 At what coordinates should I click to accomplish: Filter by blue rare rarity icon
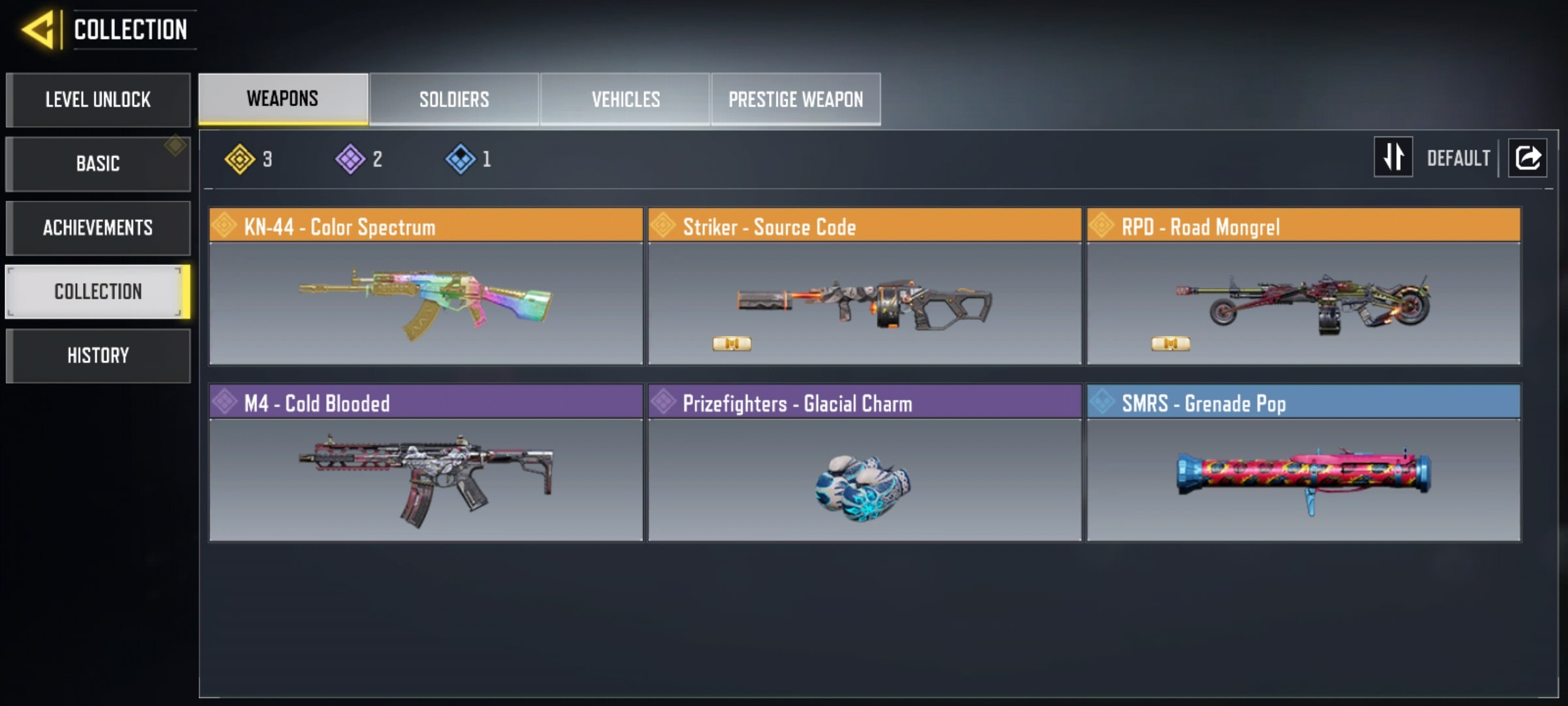(461, 159)
